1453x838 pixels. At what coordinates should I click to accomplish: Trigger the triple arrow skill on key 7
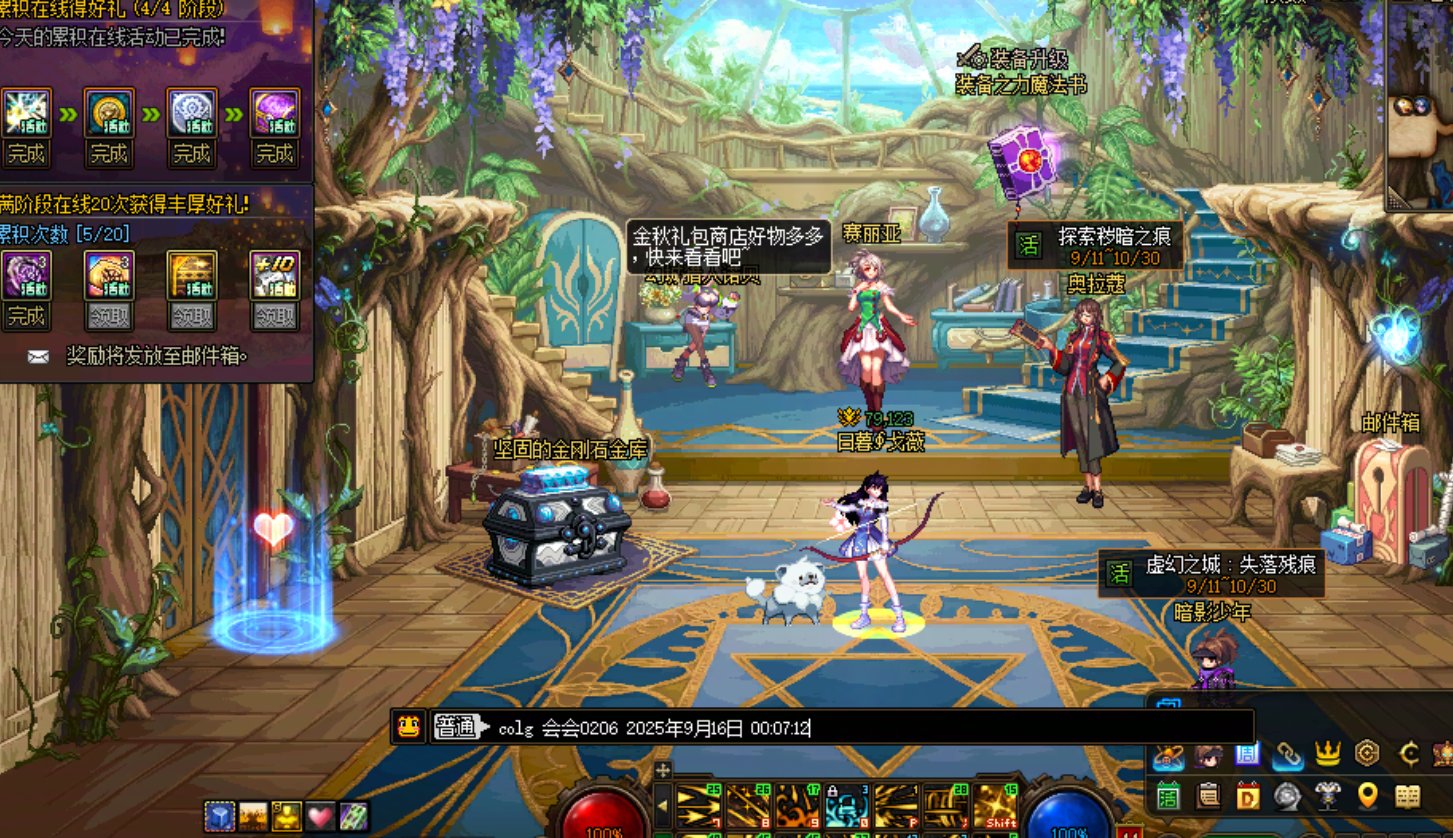698,806
